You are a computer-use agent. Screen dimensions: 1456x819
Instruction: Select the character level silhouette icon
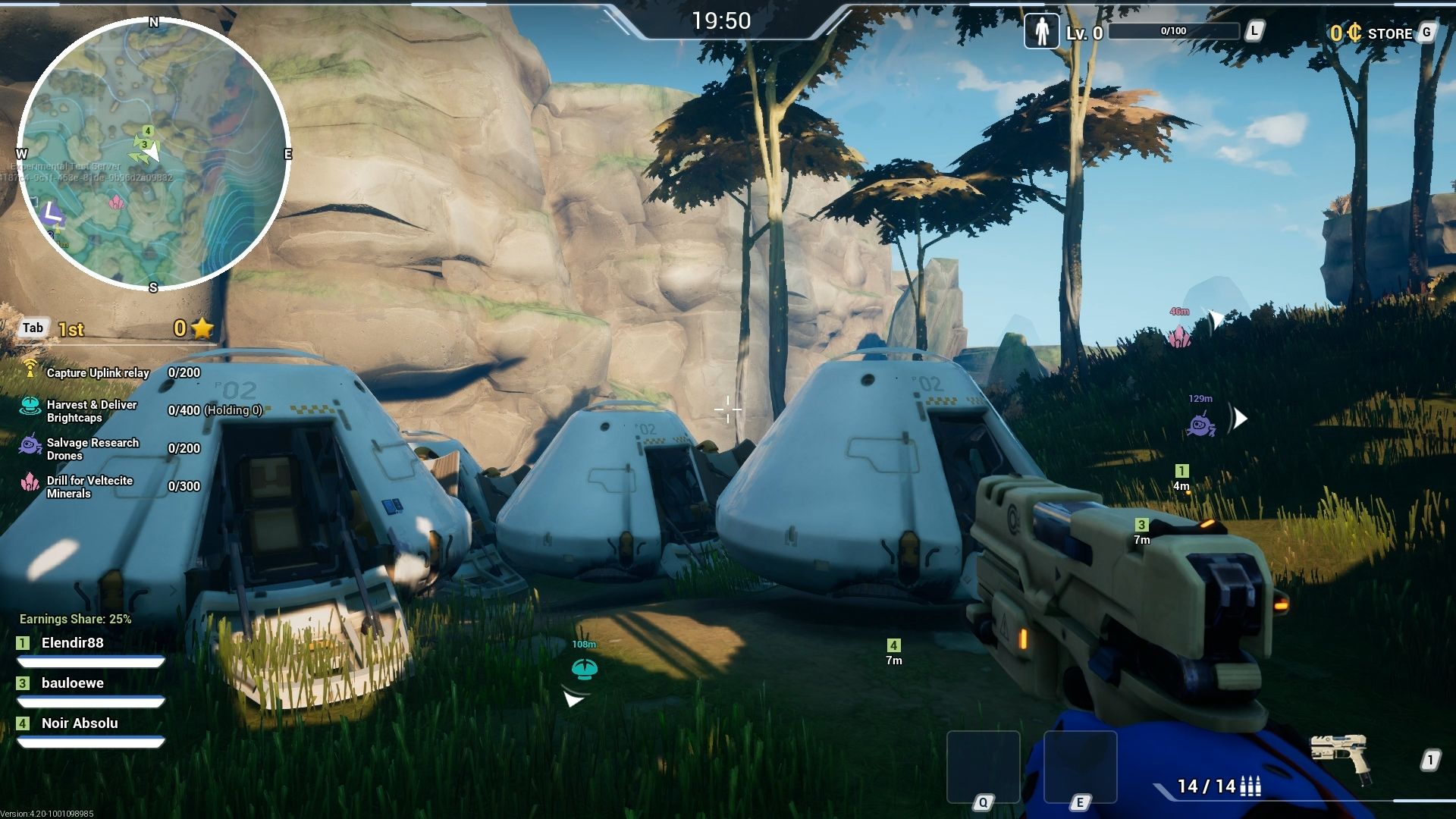pyautogui.click(x=1042, y=32)
